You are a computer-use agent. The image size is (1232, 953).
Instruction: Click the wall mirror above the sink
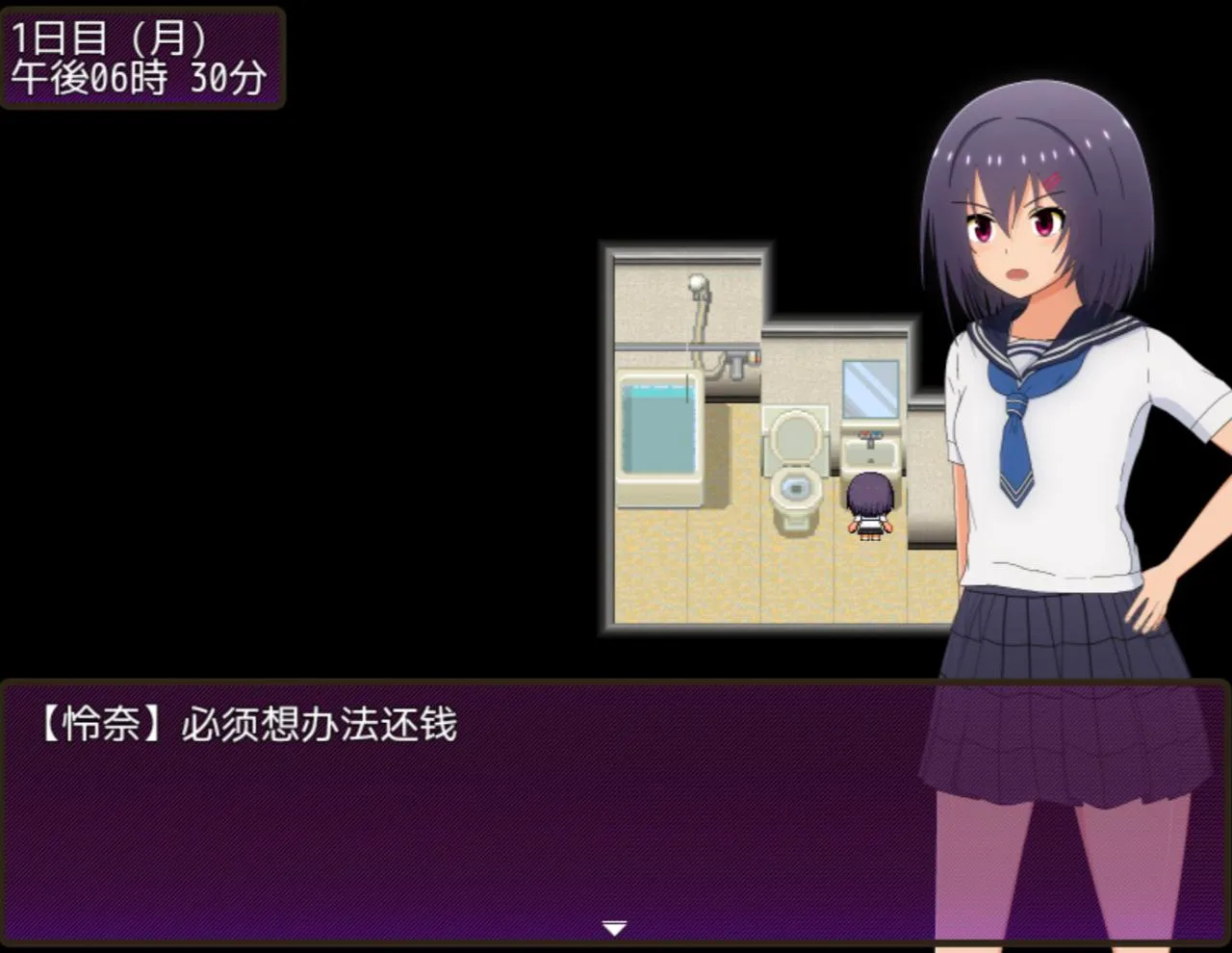point(869,390)
